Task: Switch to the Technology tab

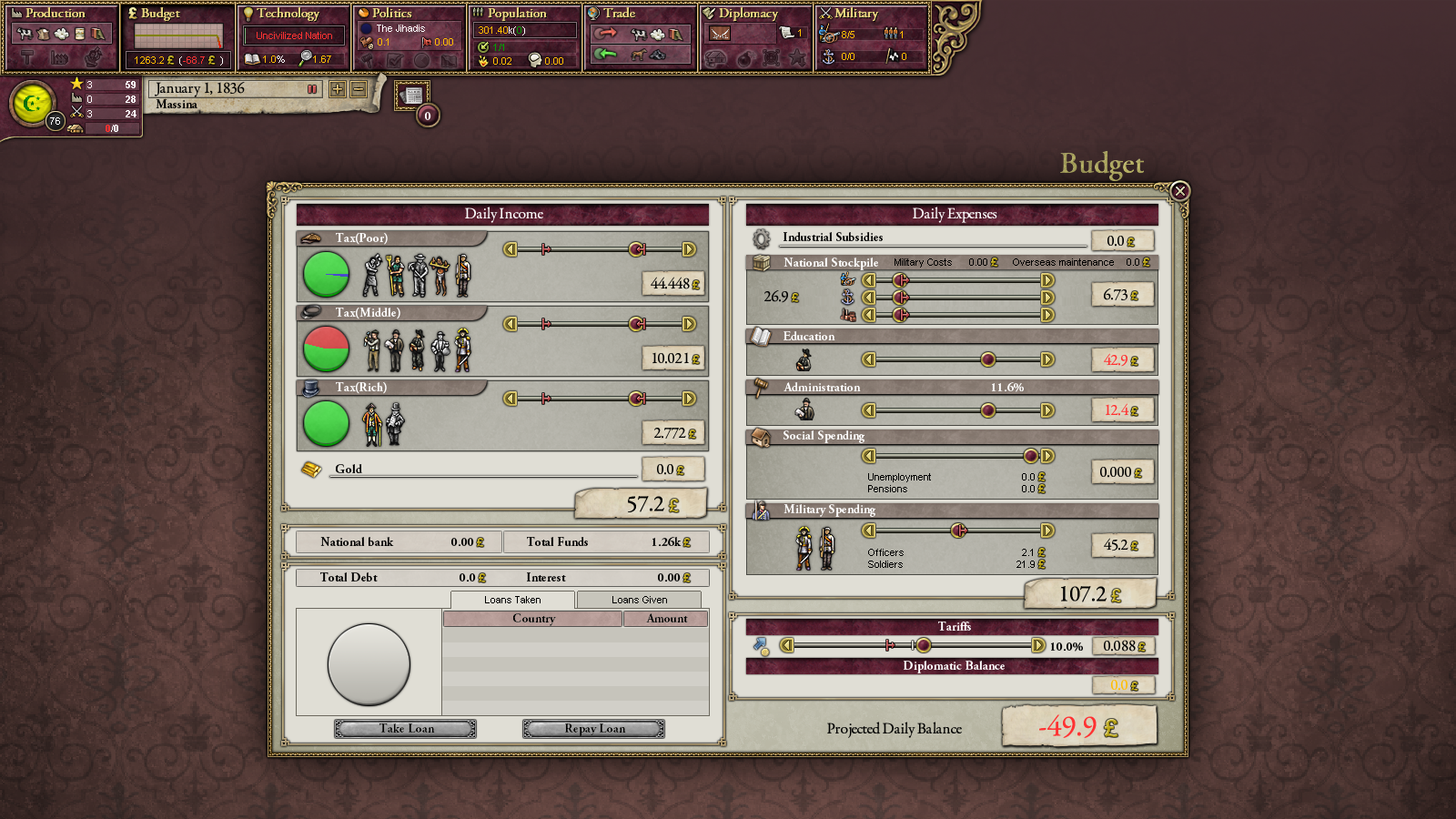Action: click(288, 14)
